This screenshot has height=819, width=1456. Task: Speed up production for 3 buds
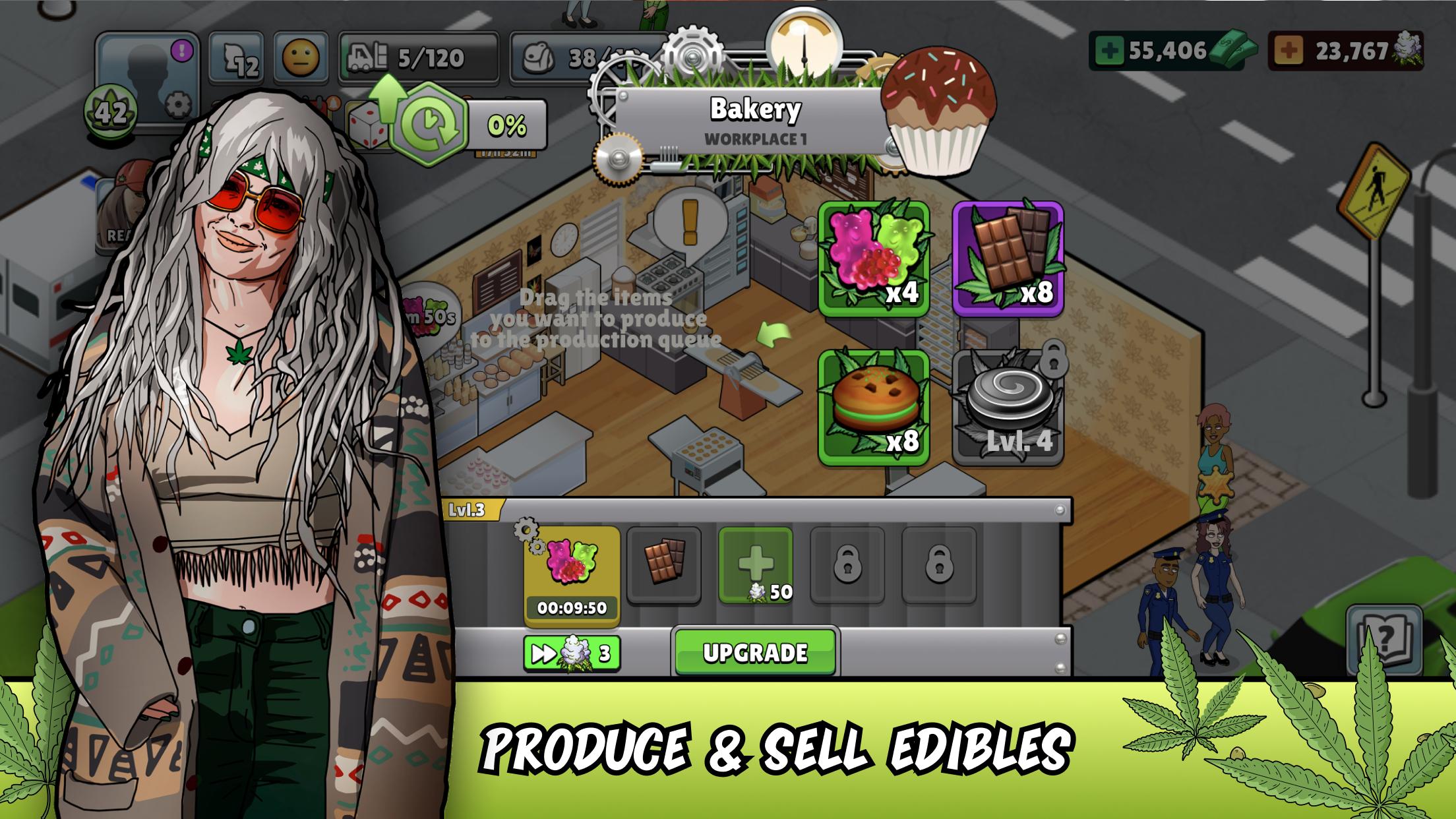click(572, 653)
